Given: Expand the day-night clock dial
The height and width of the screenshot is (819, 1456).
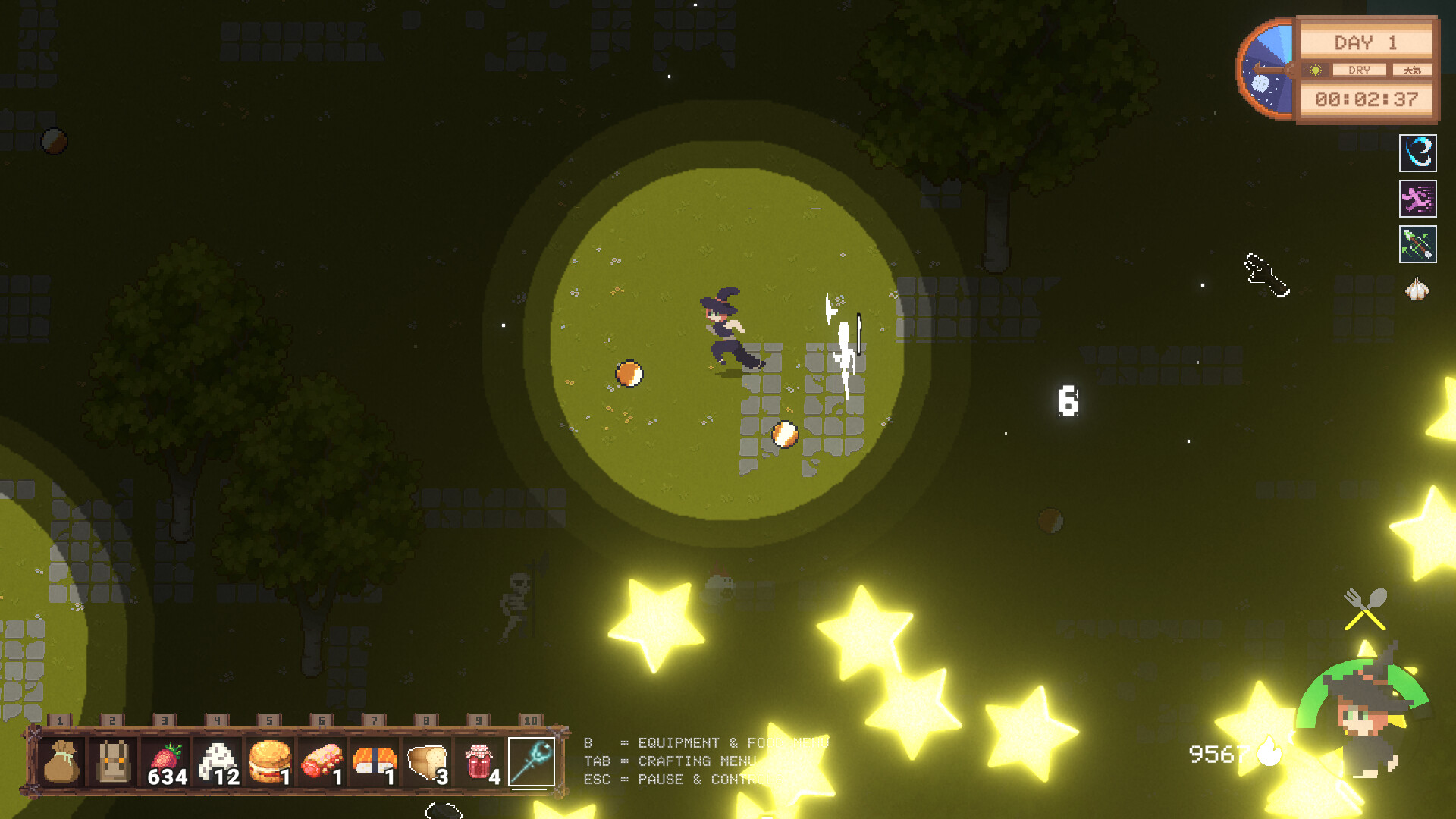Looking at the screenshot, I should (x=1266, y=68).
